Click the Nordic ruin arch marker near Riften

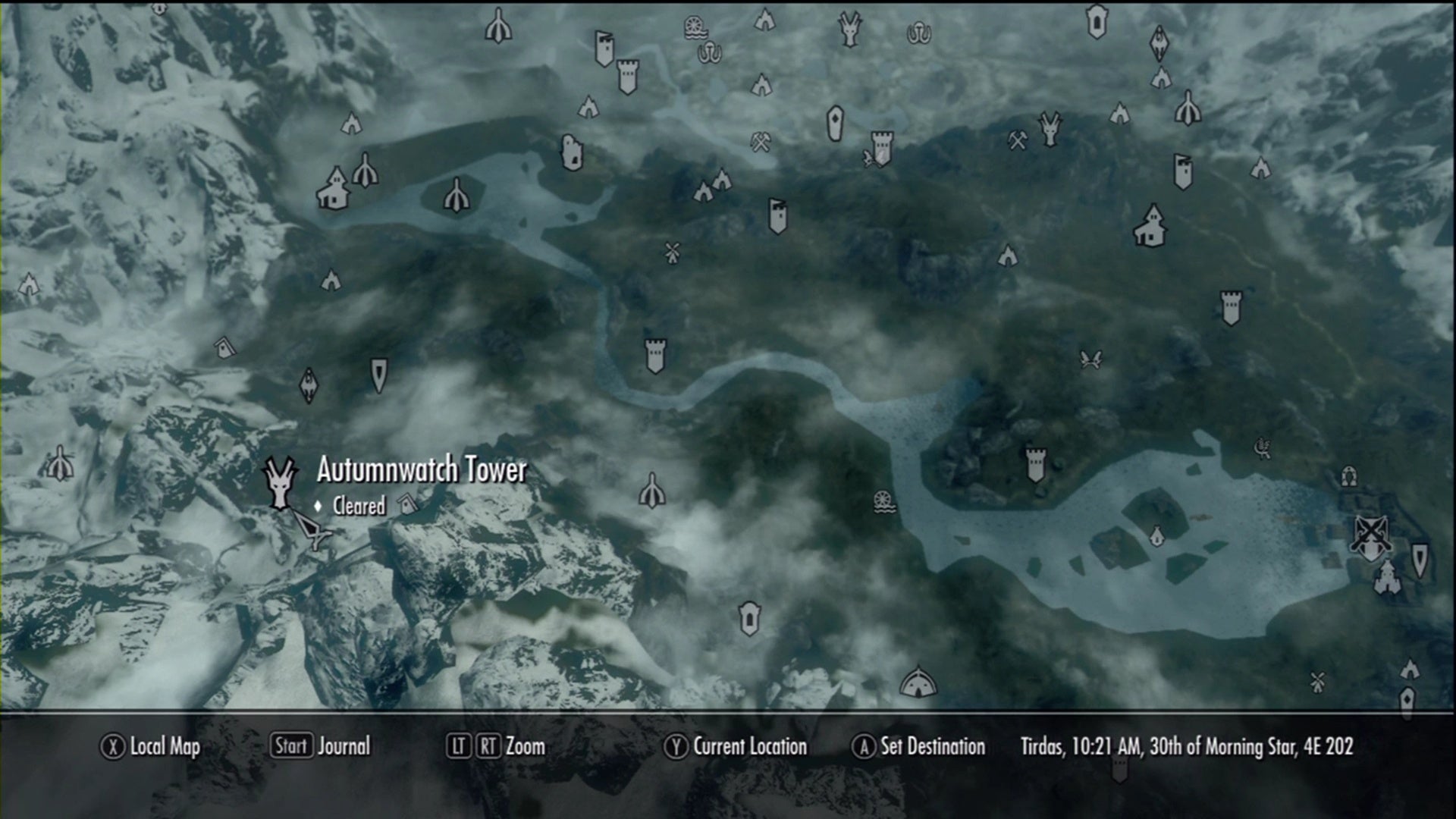pos(1348,476)
